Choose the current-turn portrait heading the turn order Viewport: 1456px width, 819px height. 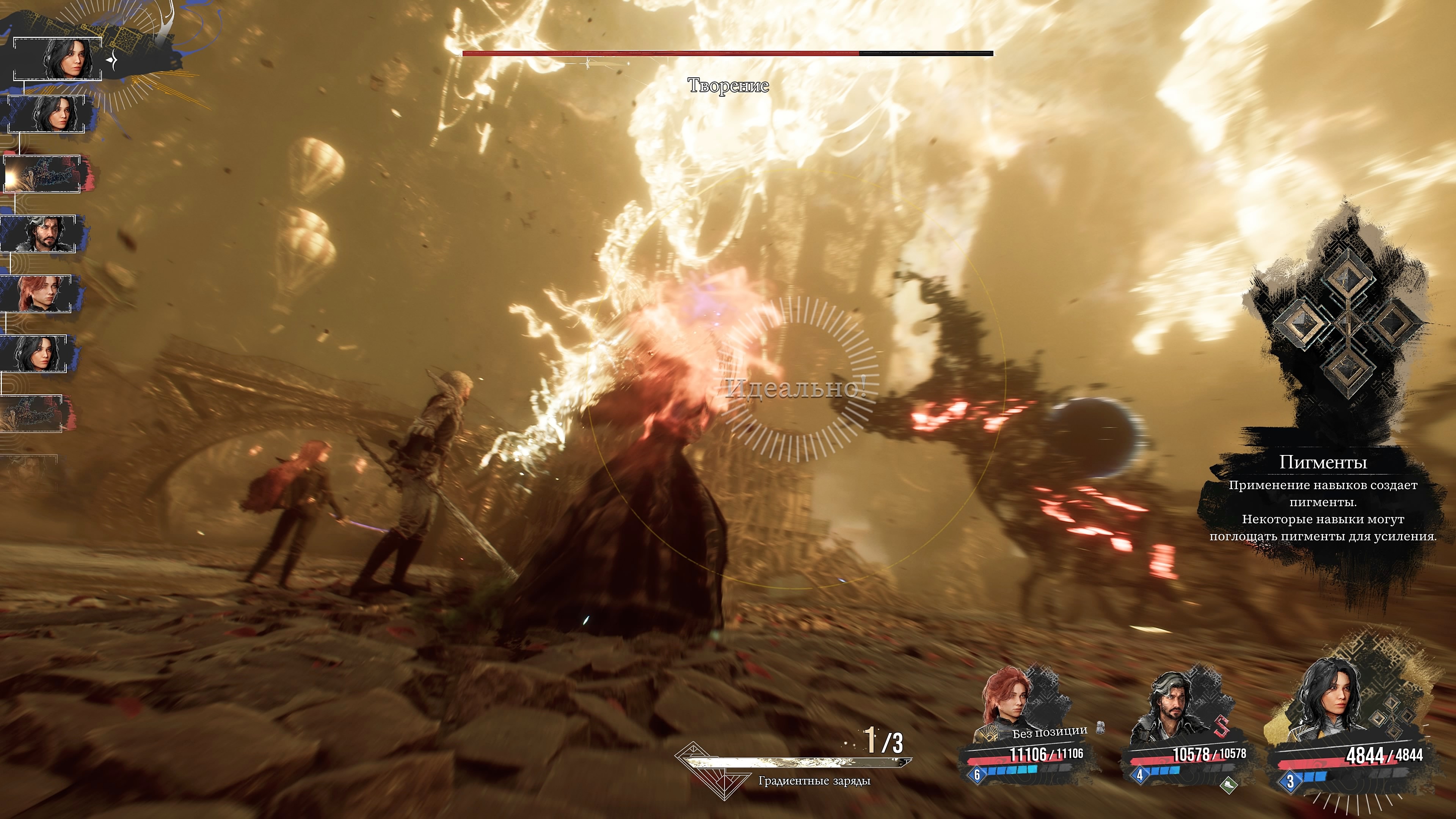coord(58,59)
